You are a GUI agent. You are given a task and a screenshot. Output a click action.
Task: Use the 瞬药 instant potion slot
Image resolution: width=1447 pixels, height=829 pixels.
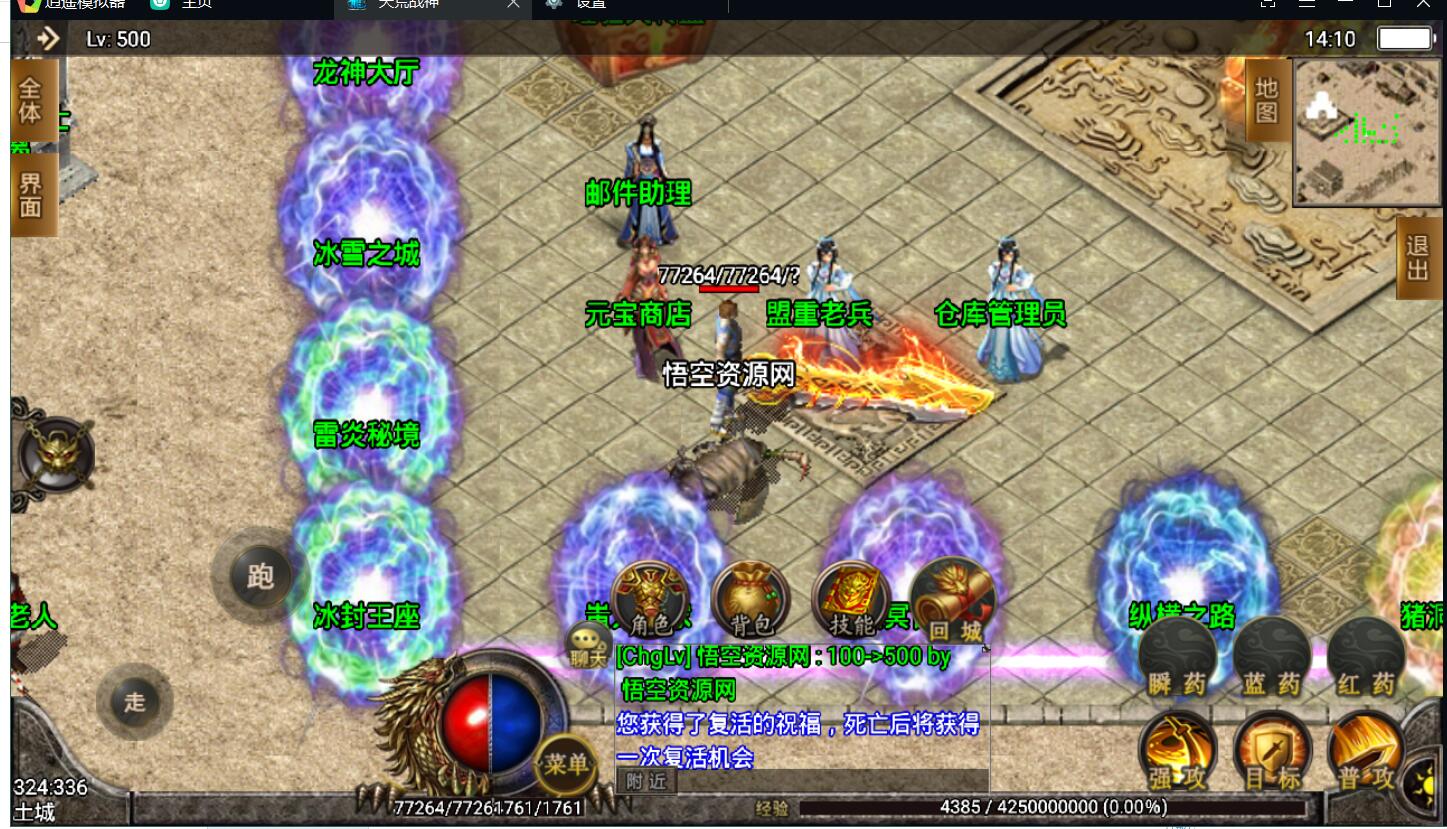pos(1177,658)
